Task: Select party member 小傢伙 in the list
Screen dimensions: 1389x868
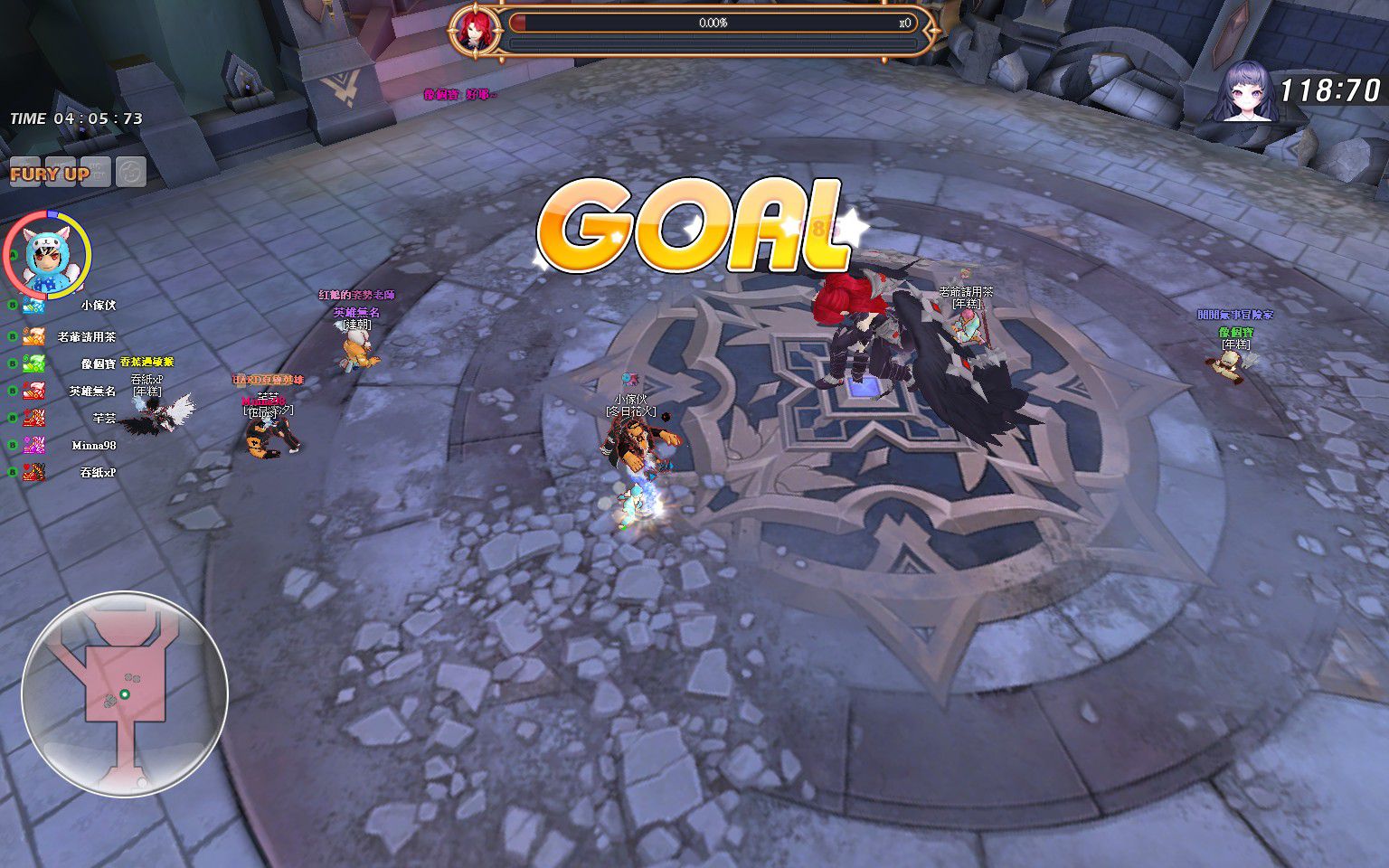Action: (98, 307)
